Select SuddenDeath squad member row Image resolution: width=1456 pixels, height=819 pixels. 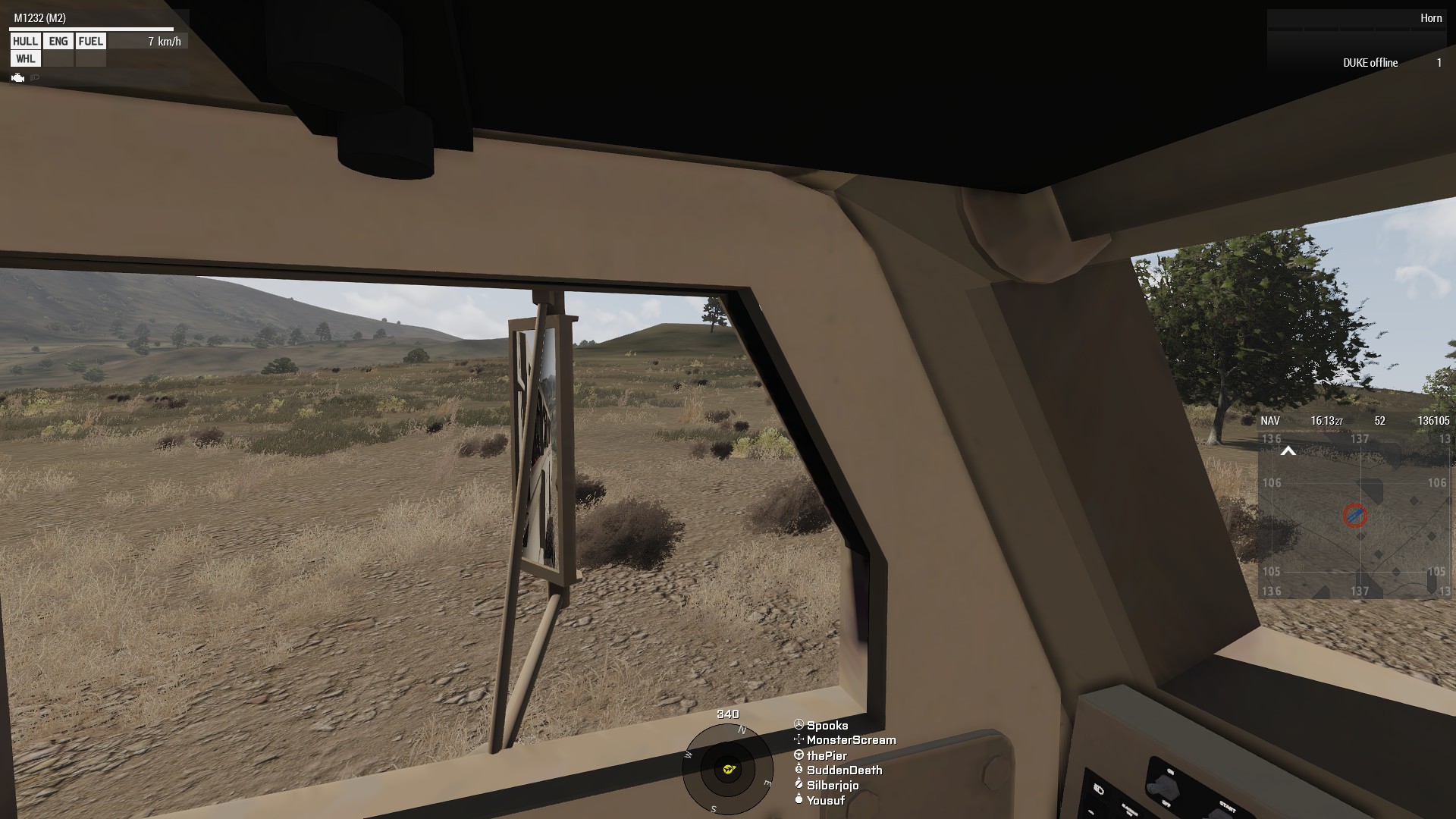point(843,770)
